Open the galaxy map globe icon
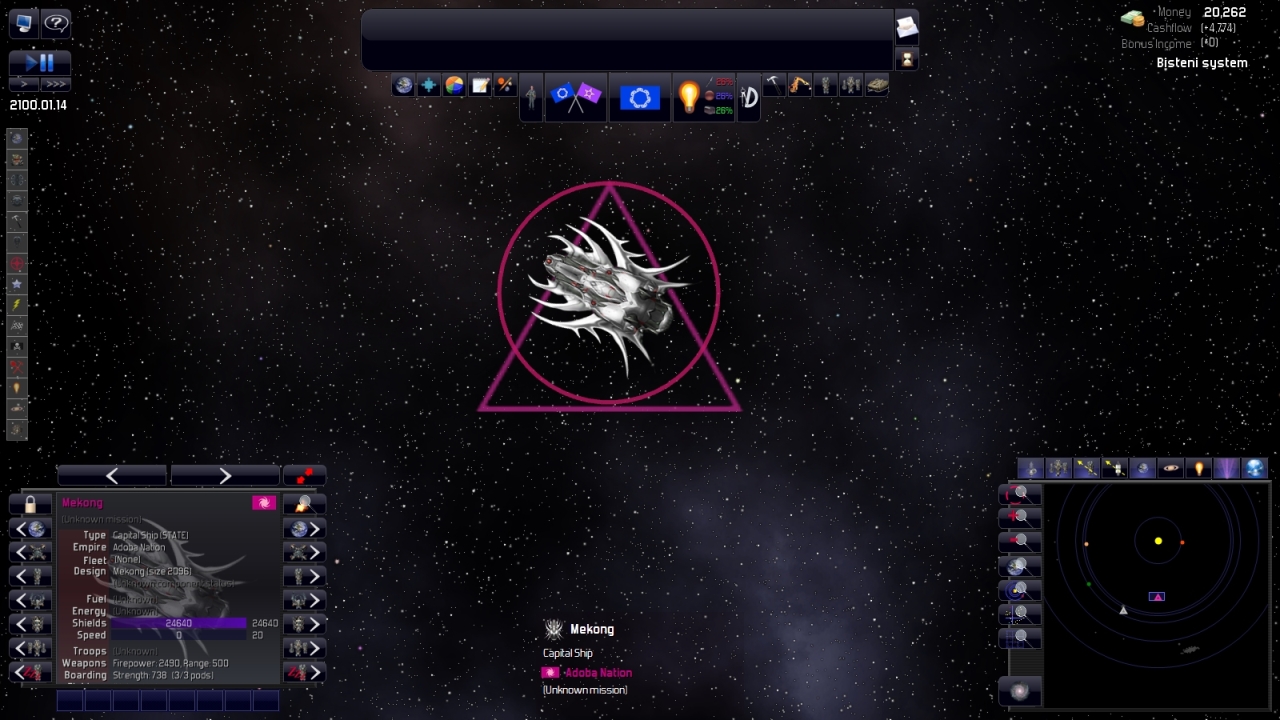This screenshot has height=720, width=1280. [403, 85]
